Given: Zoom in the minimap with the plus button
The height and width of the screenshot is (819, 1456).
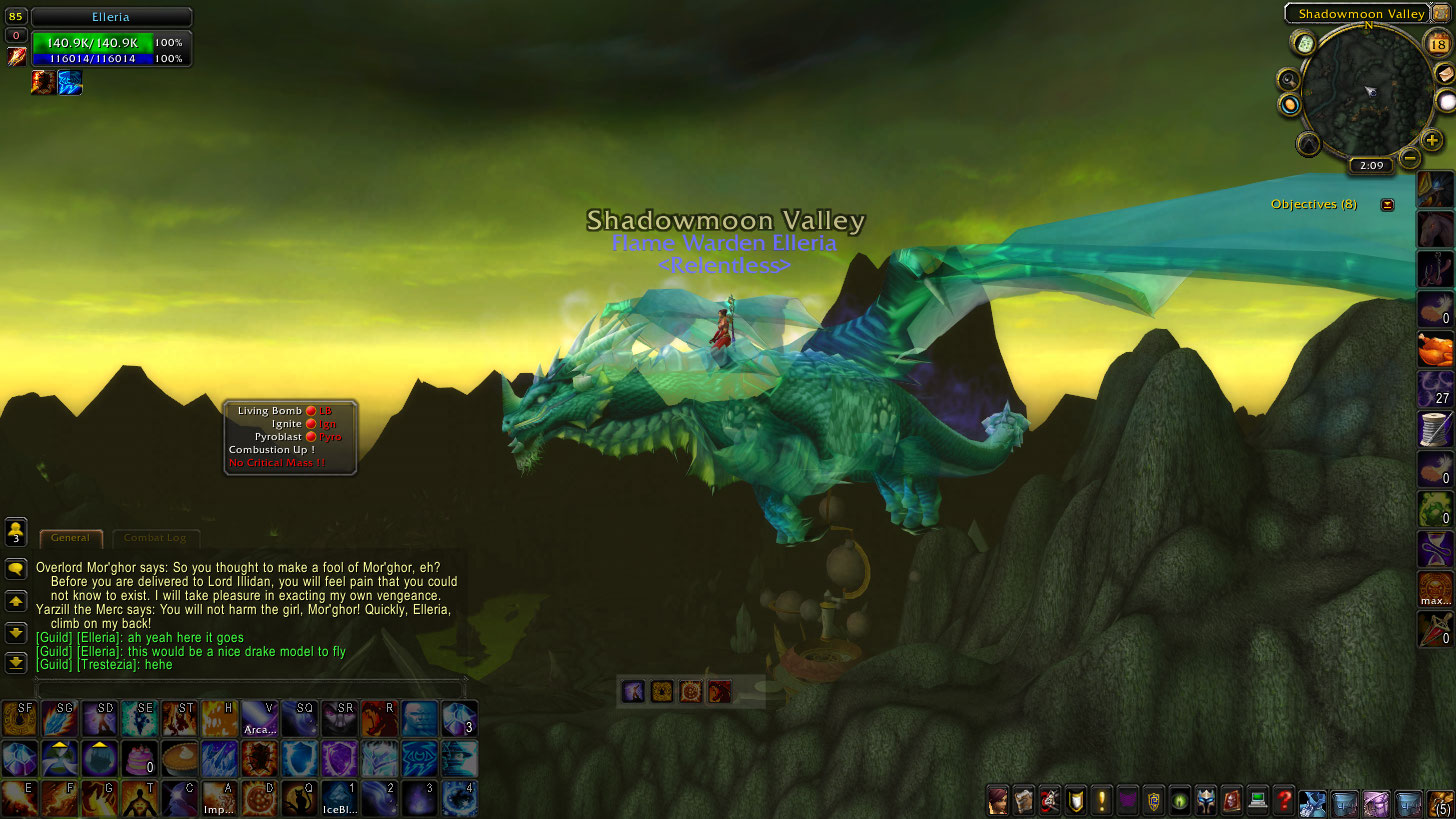Looking at the screenshot, I should click(1431, 142).
